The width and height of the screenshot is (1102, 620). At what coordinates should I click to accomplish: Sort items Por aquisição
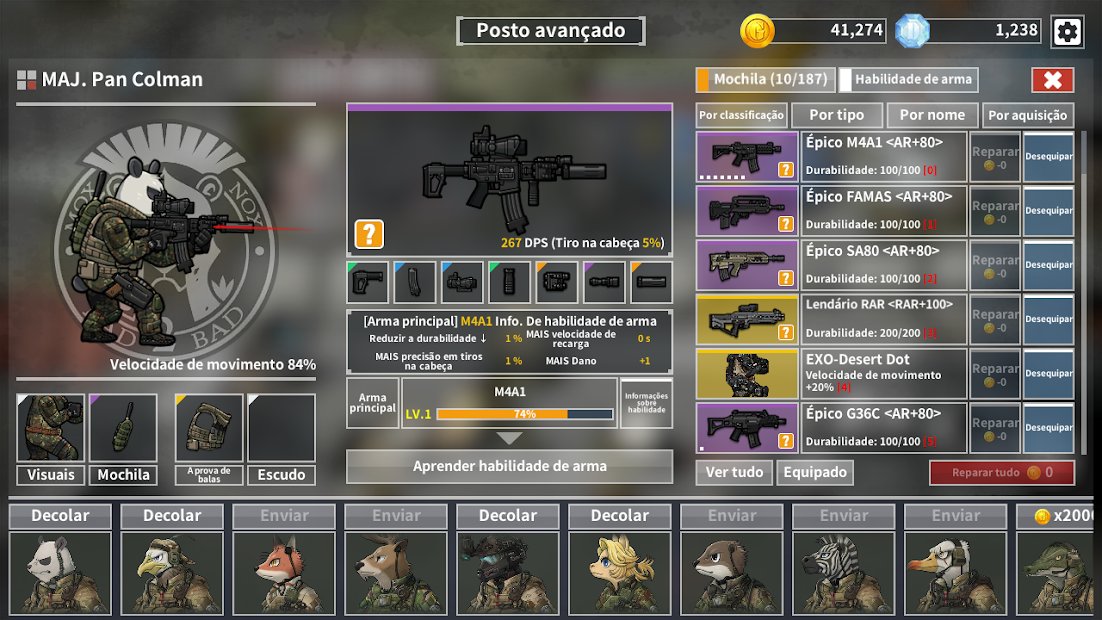coord(1027,115)
